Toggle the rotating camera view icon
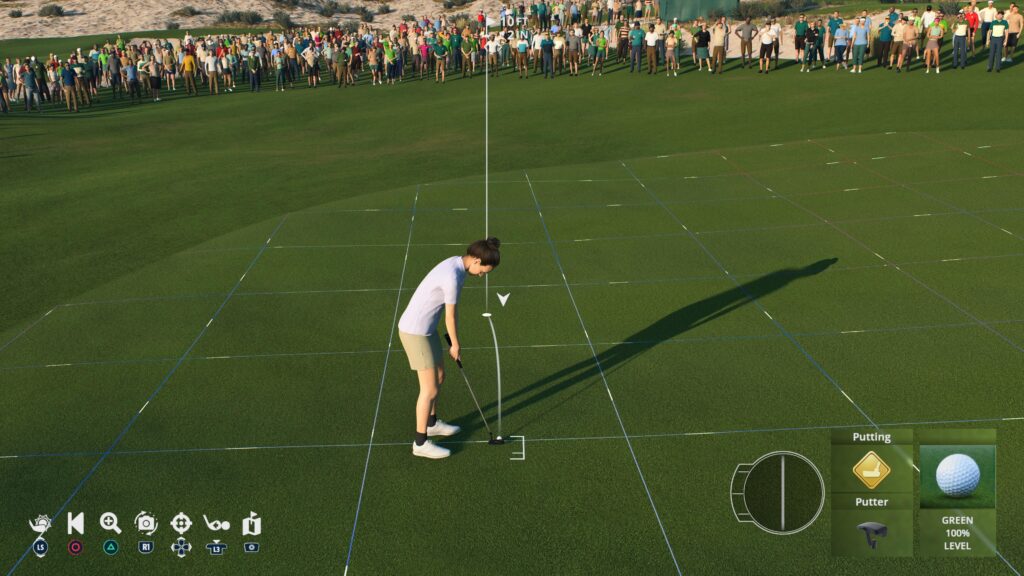This screenshot has width=1024, height=576. [146, 523]
